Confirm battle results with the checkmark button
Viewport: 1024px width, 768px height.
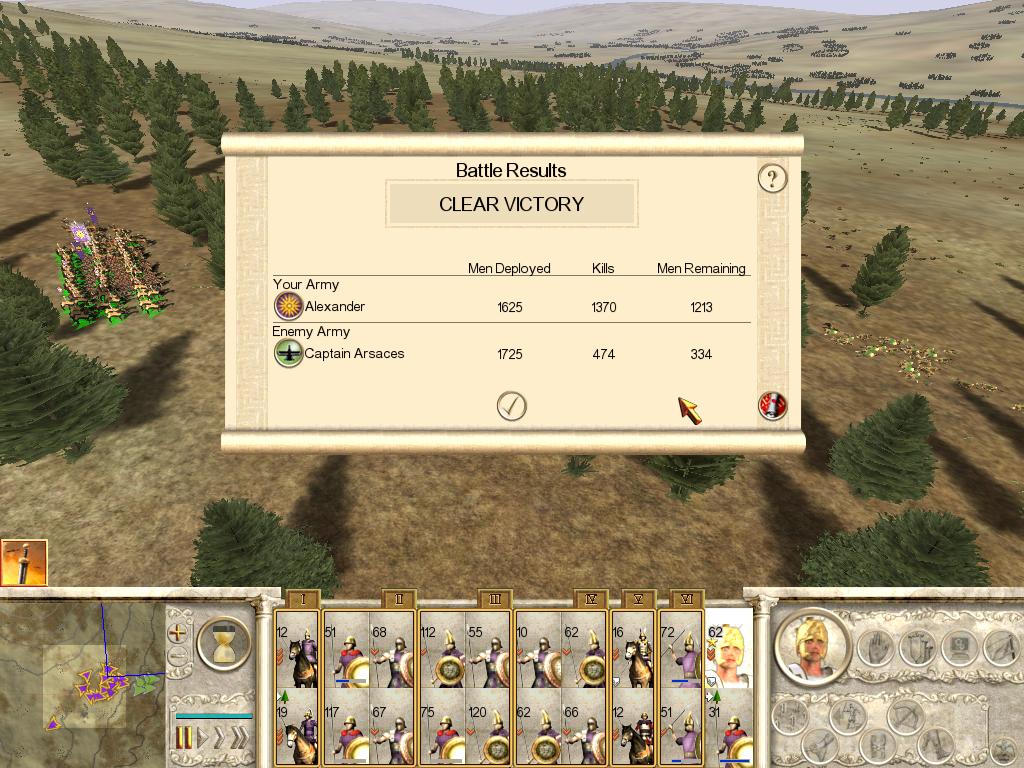coord(512,405)
